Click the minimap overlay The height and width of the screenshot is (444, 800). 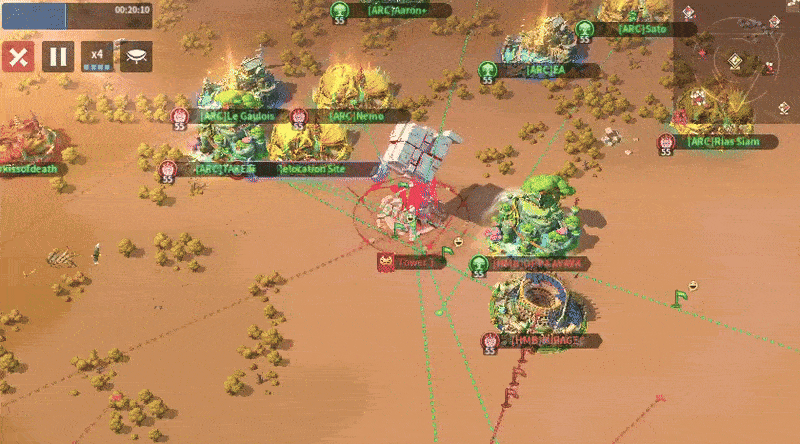(734, 62)
